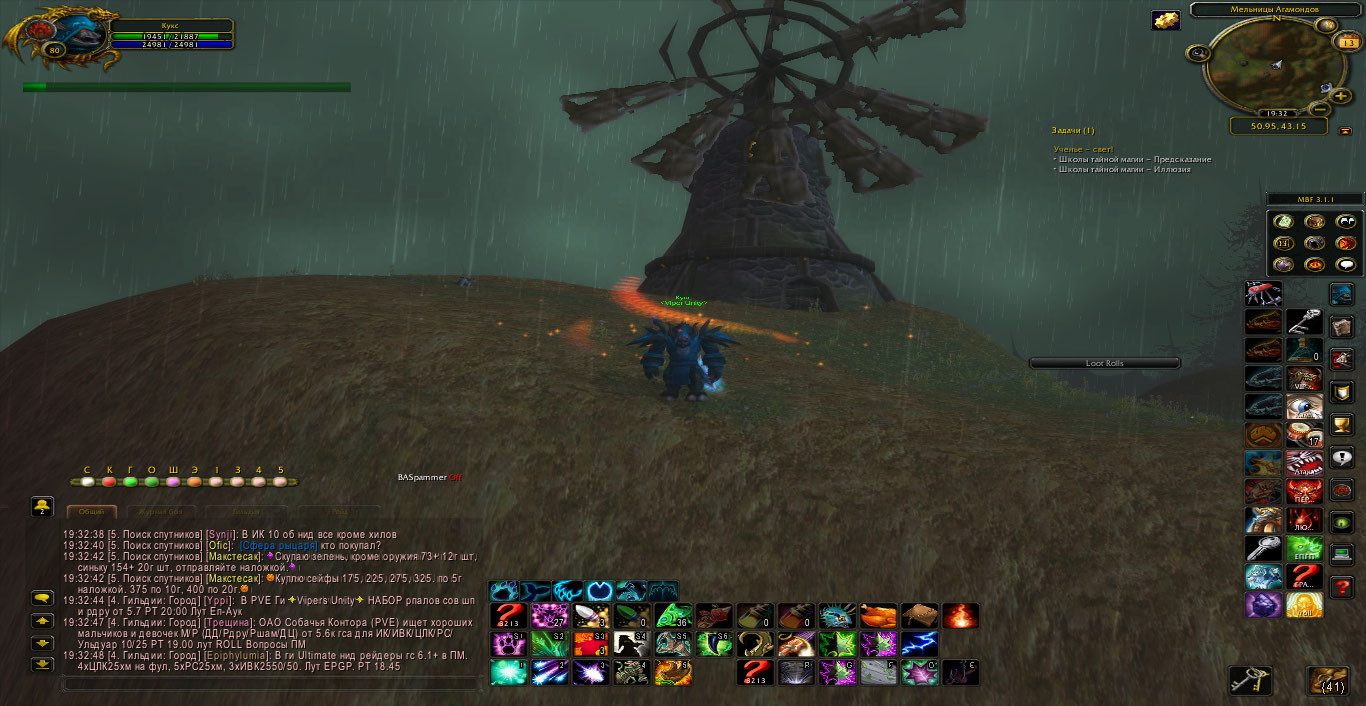Click the MBF 3.1.1 title bar
The height and width of the screenshot is (706, 1366).
pos(1314,199)
